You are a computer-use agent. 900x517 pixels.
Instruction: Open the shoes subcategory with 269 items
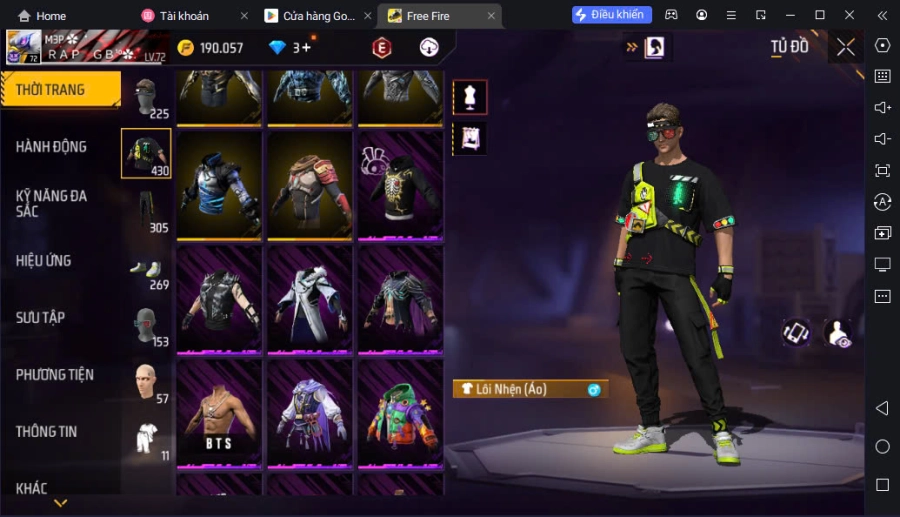point(146,269)
